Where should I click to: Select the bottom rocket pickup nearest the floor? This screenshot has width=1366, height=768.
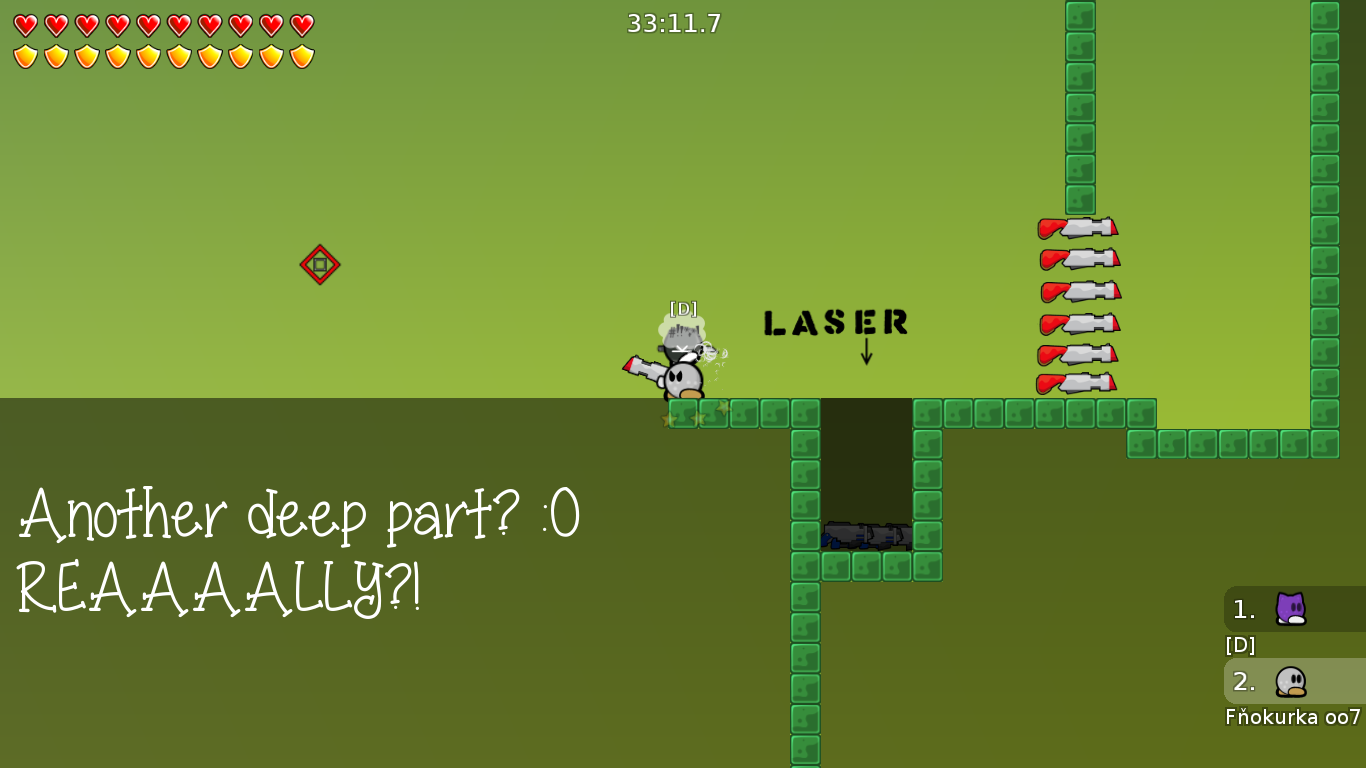tap(1078, 381)
